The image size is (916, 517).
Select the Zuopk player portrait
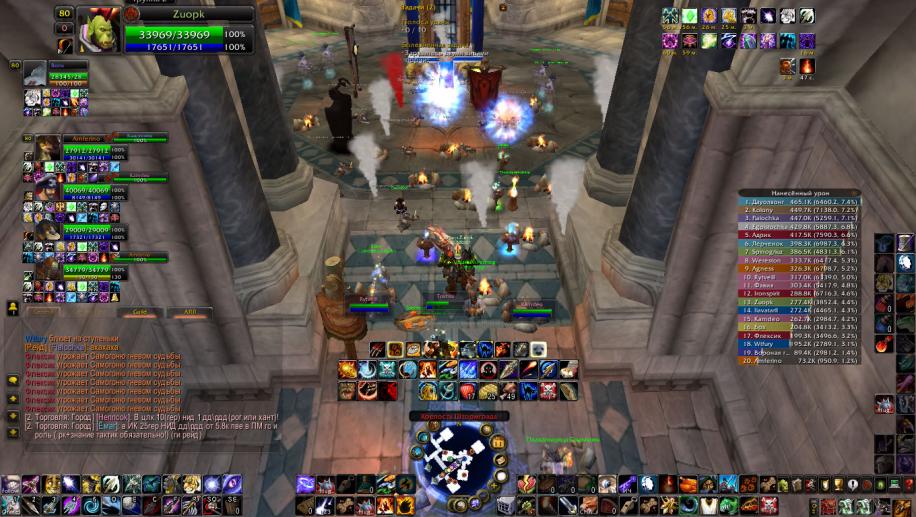(98, 29)
